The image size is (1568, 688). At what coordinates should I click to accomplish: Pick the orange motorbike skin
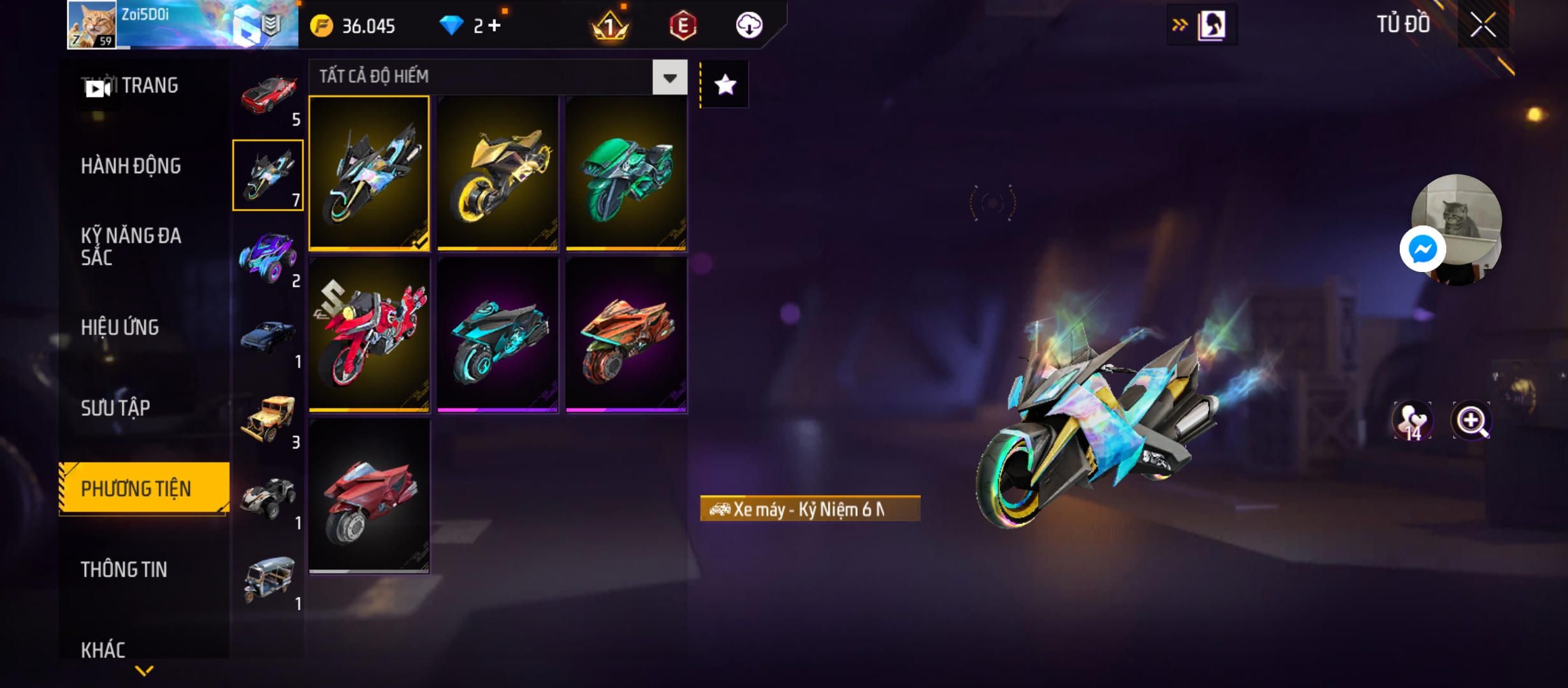point(626,334)
